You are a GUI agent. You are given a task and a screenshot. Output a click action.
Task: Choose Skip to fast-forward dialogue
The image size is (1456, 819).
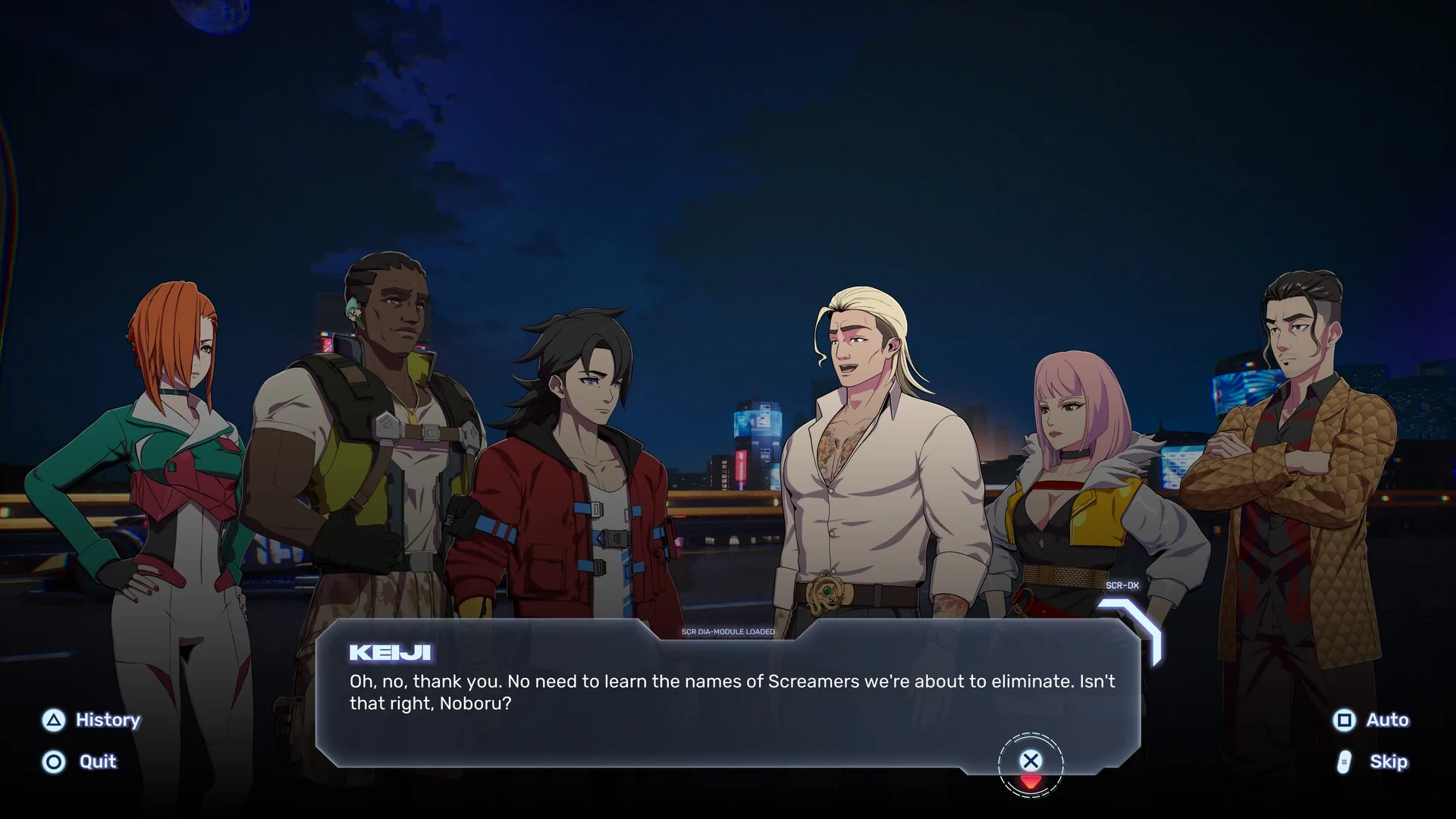pyautogui.click(x=1373, y=761)
